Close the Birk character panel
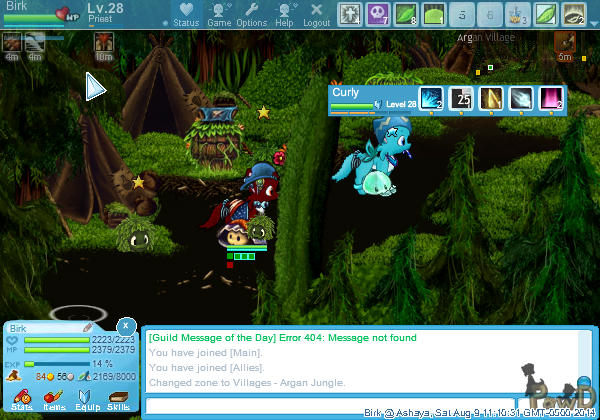The width and height of the screenshot is (600, 420). (x=125, y=326)
